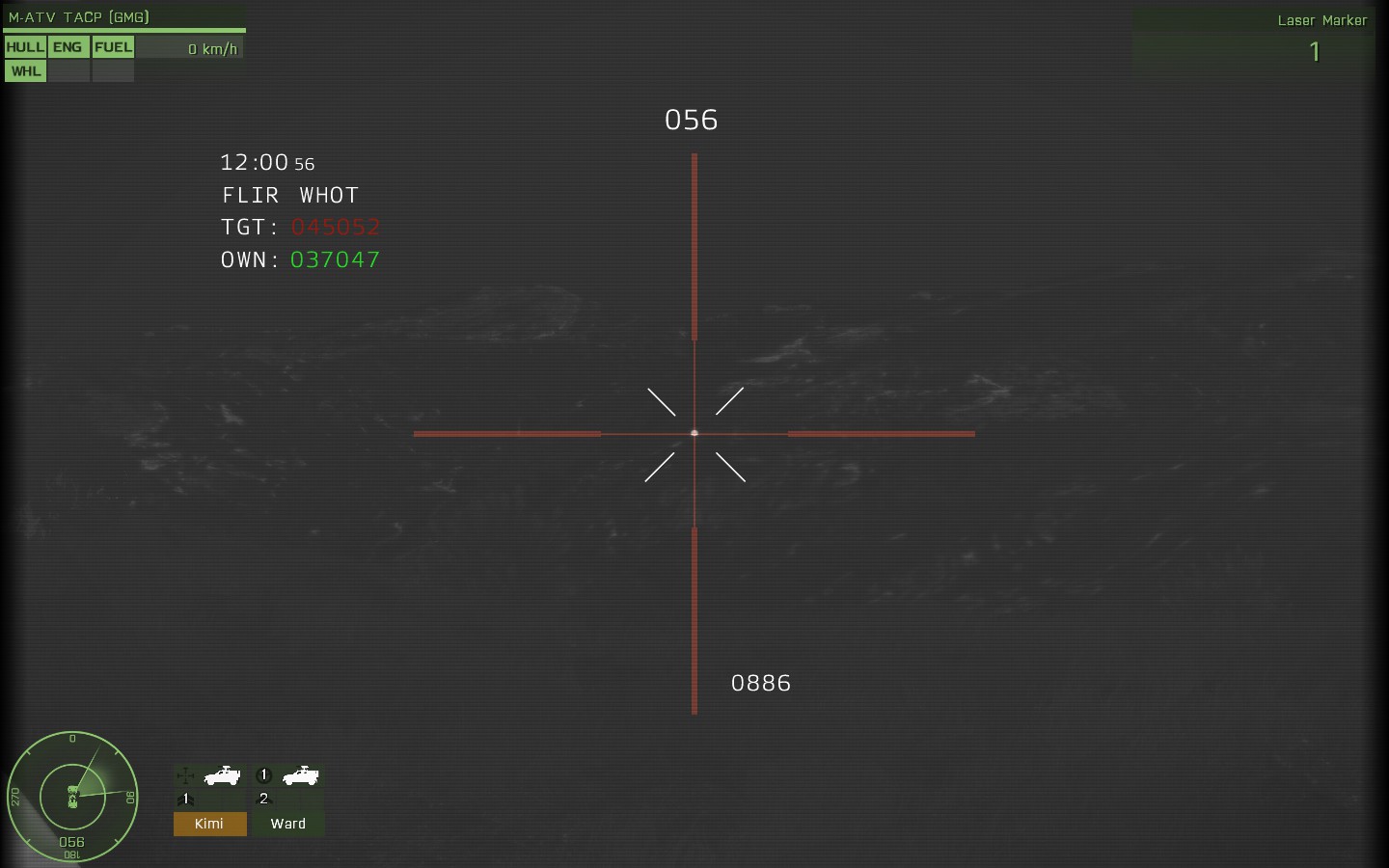
Task: Toggle the ENG status indicator
Action: 68,46
